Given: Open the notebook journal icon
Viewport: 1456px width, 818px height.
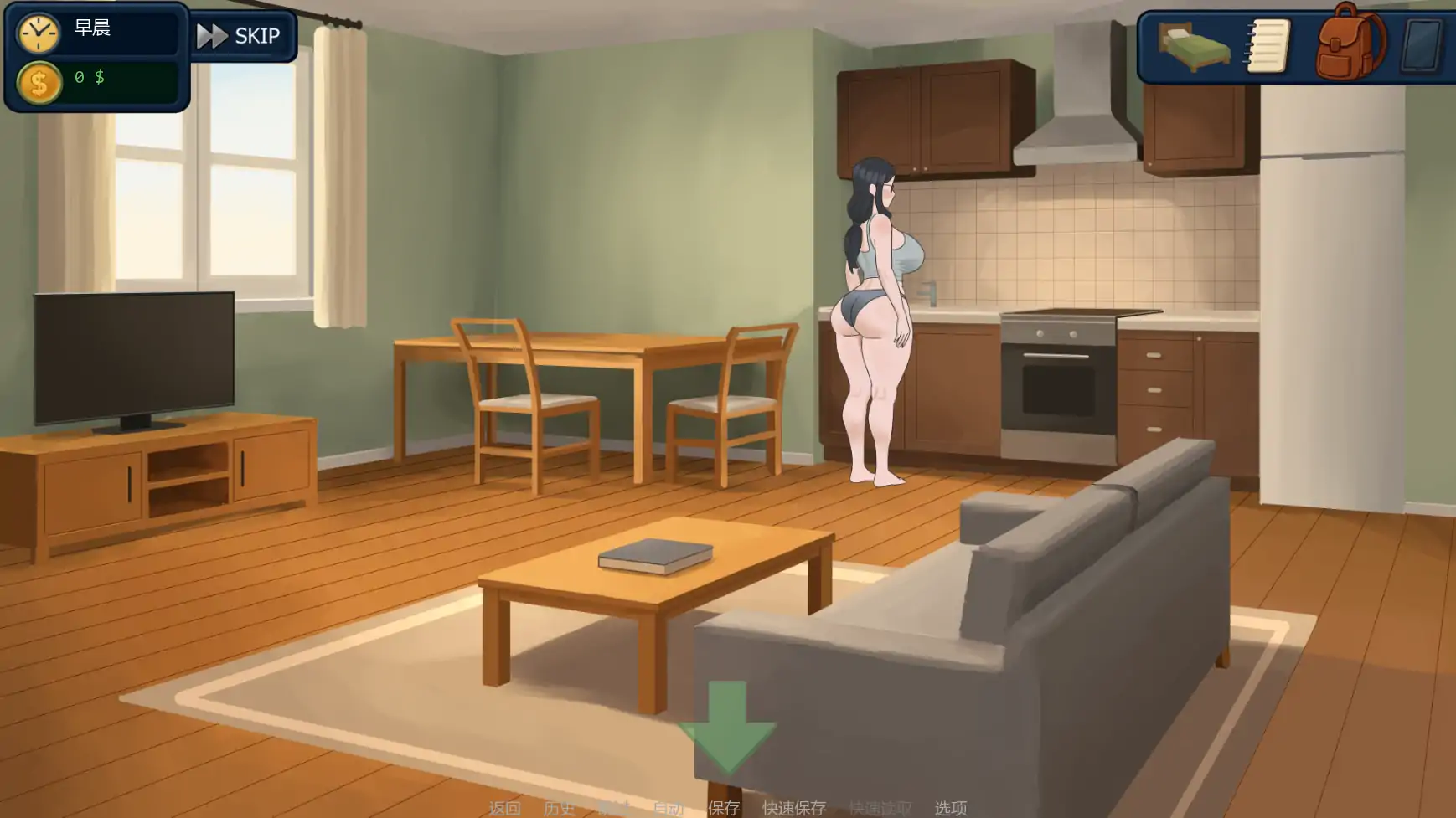Looking at the screenshot, I should click(x=1268, y=46).
